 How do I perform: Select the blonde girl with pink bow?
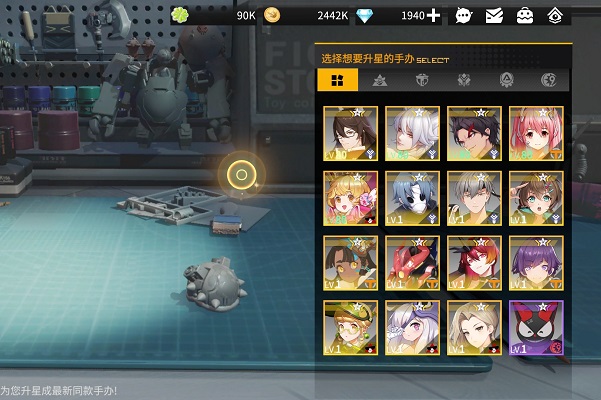(x=351, y=198)
